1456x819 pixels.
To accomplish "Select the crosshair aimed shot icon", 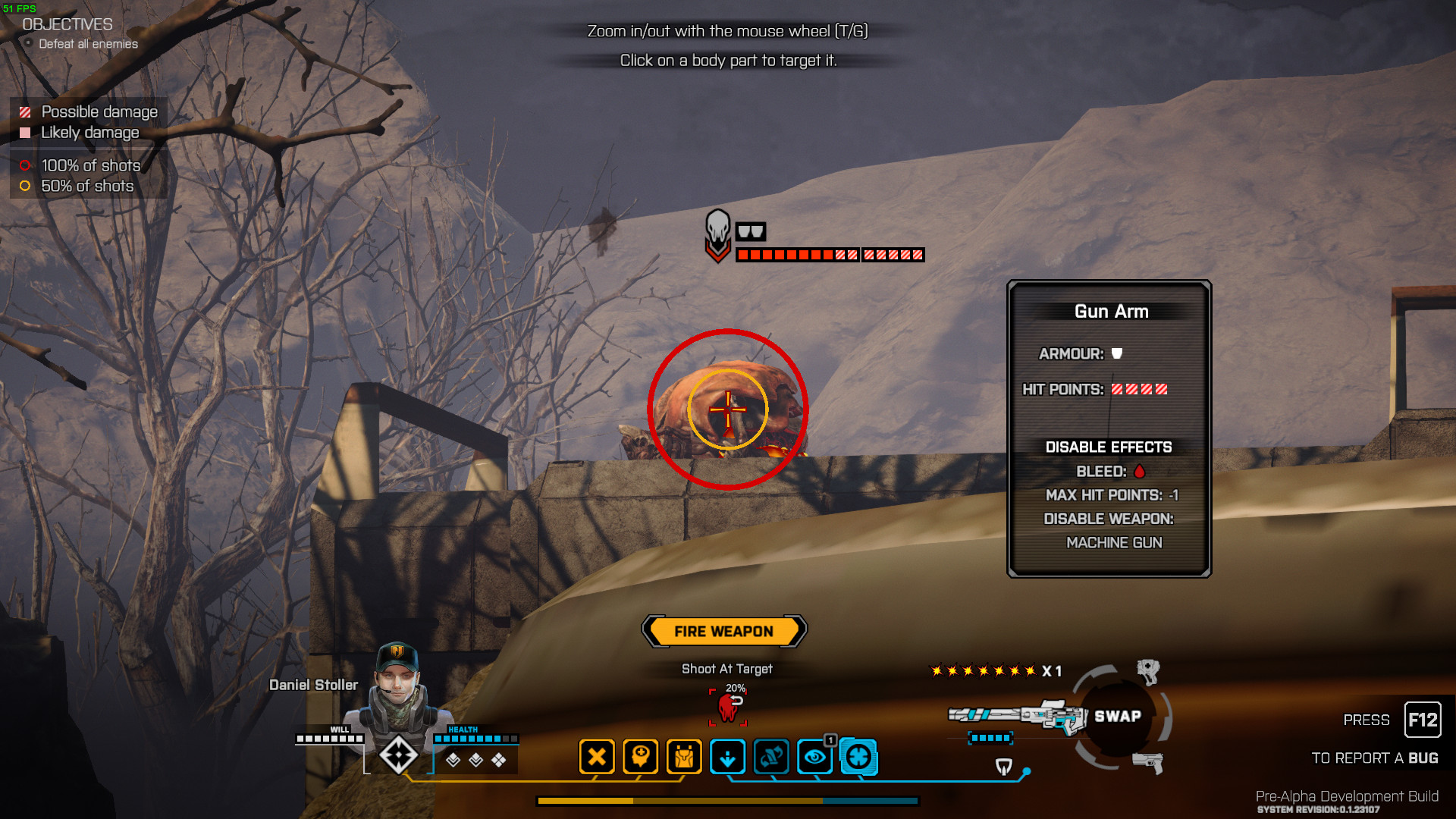I will (859, 757).
